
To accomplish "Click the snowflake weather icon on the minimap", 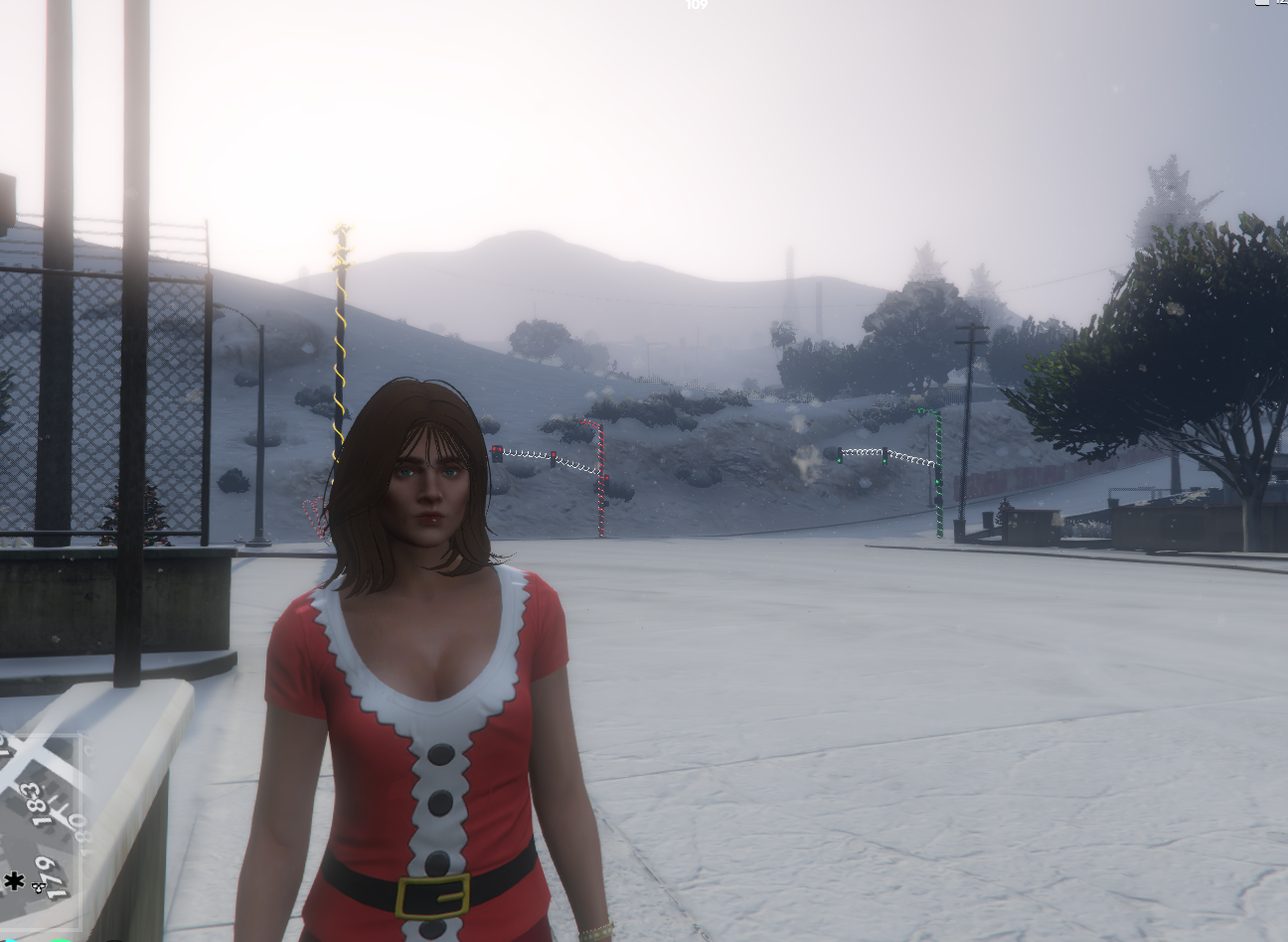I will click(14, 881).
